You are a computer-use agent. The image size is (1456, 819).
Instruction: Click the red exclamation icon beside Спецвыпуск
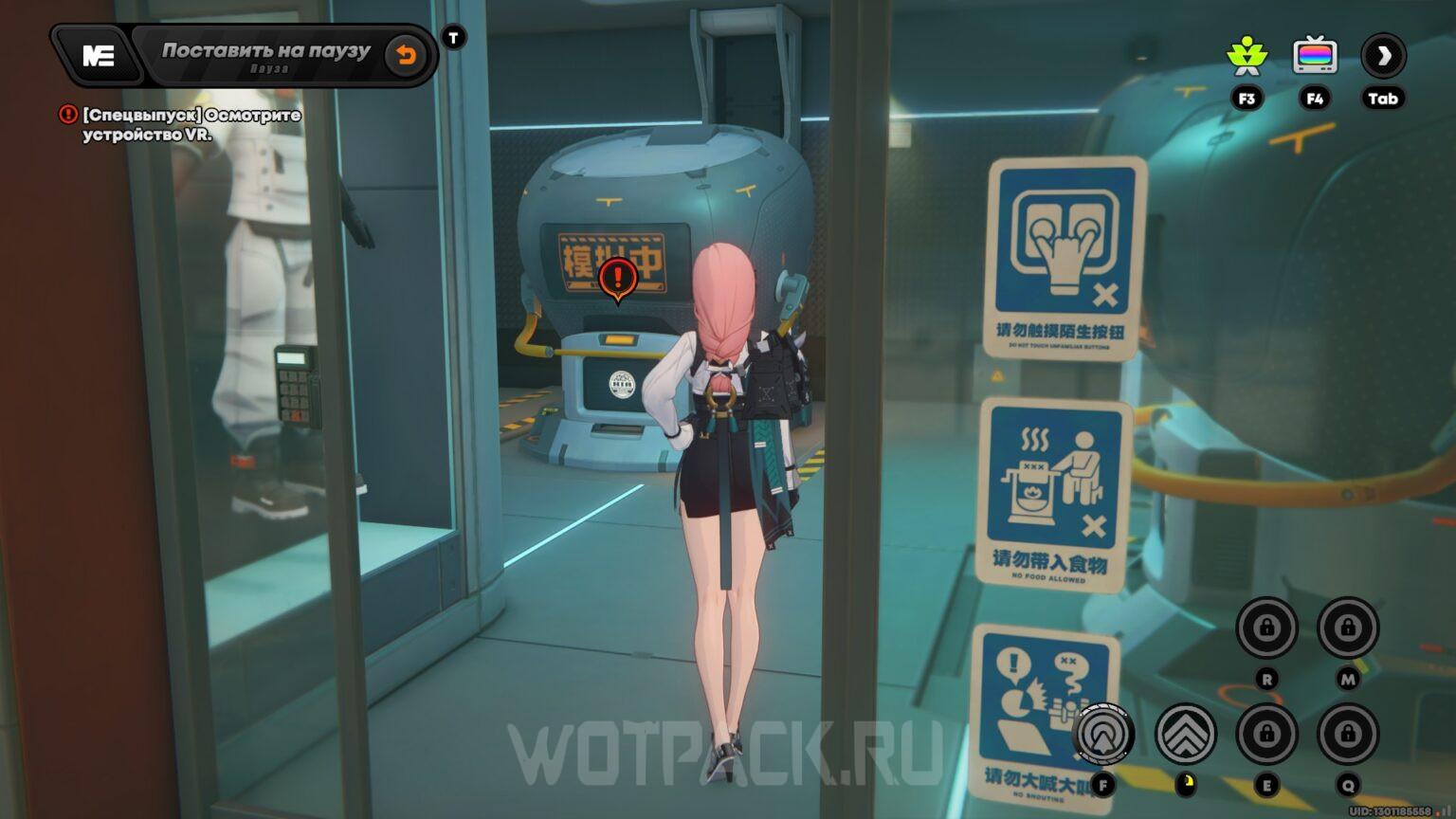click(67, 115)
